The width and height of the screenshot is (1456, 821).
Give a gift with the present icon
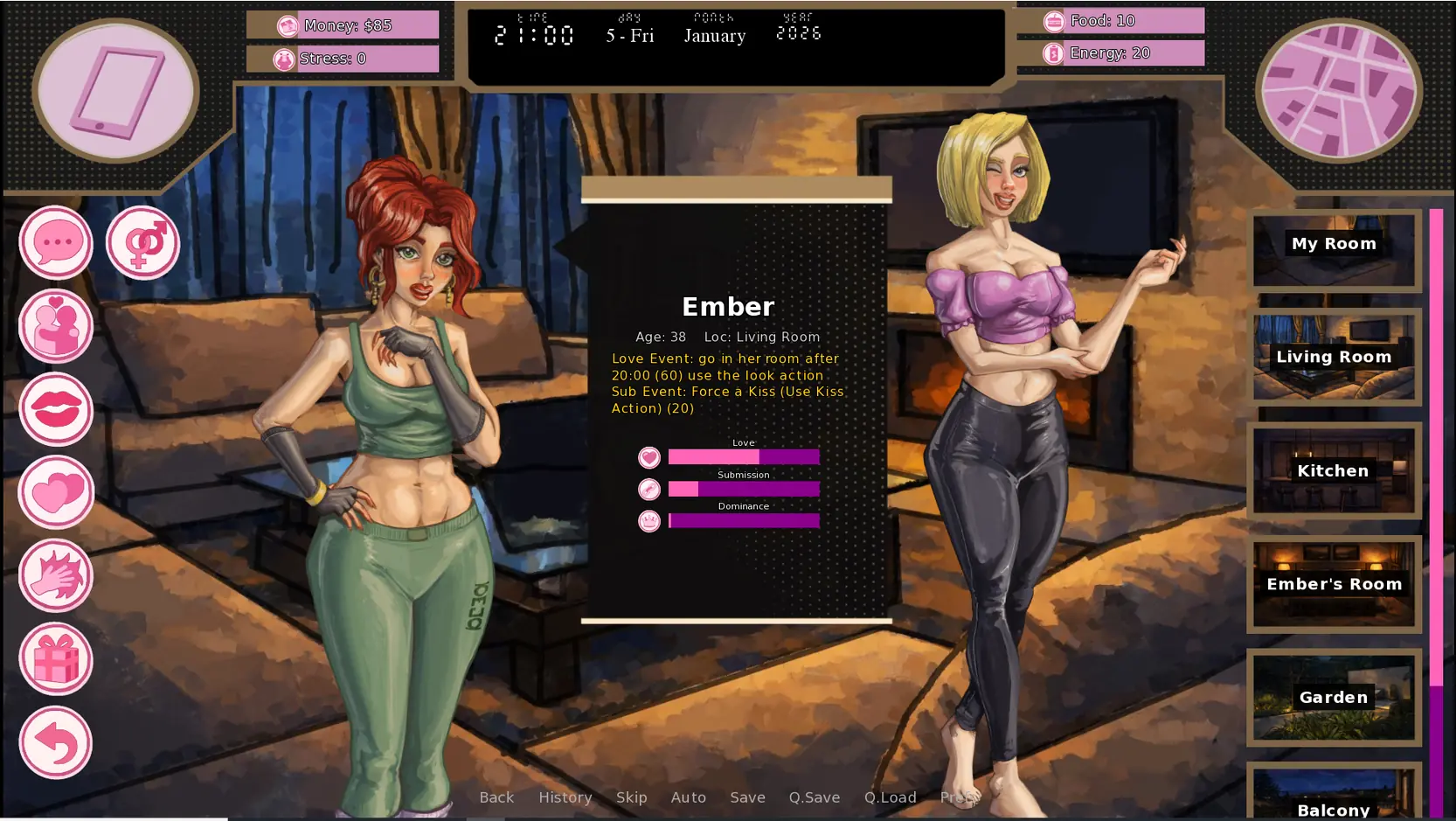pos(56,658)
